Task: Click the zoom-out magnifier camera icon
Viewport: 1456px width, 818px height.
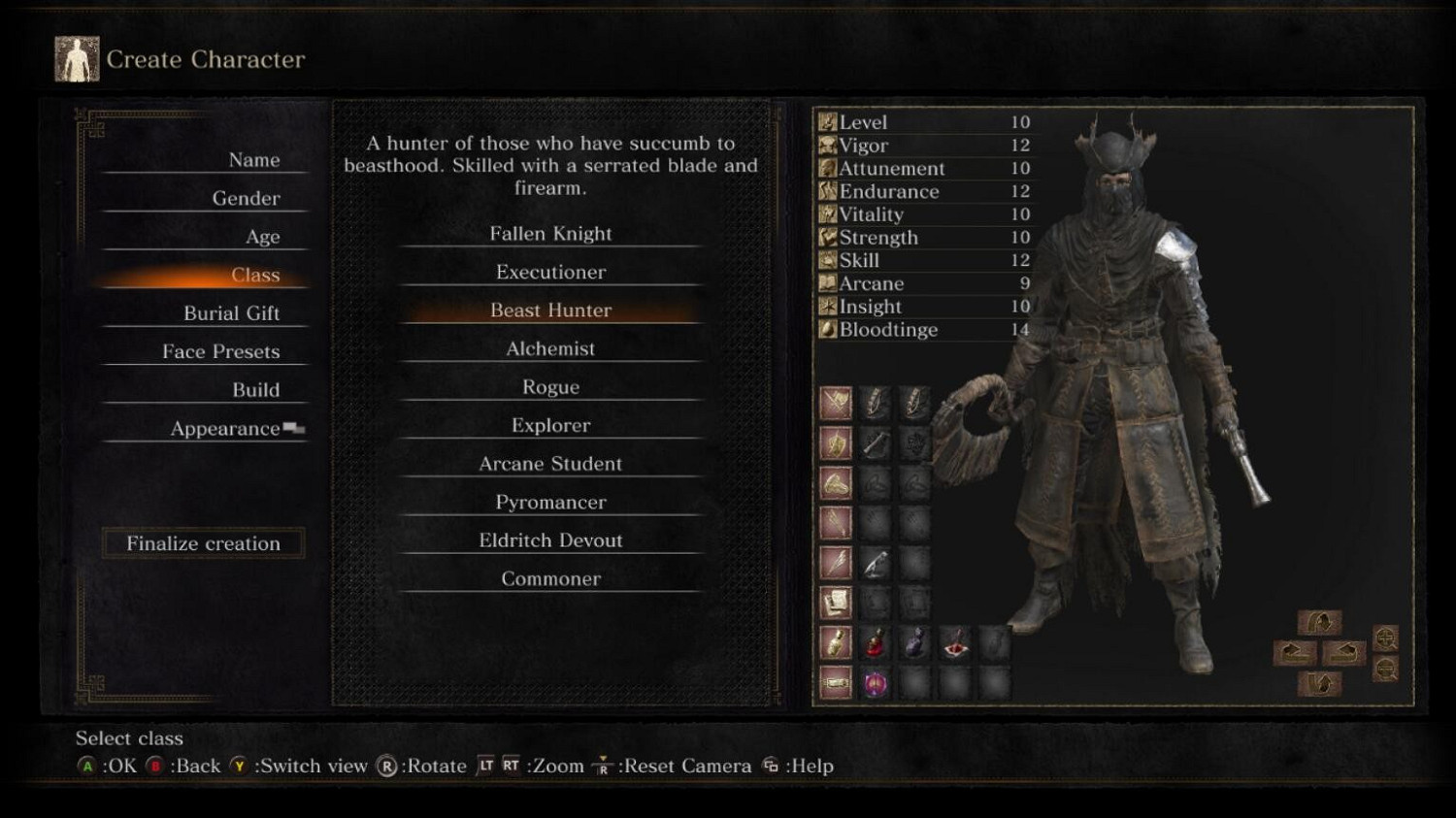Action: tap(1386, 669)
